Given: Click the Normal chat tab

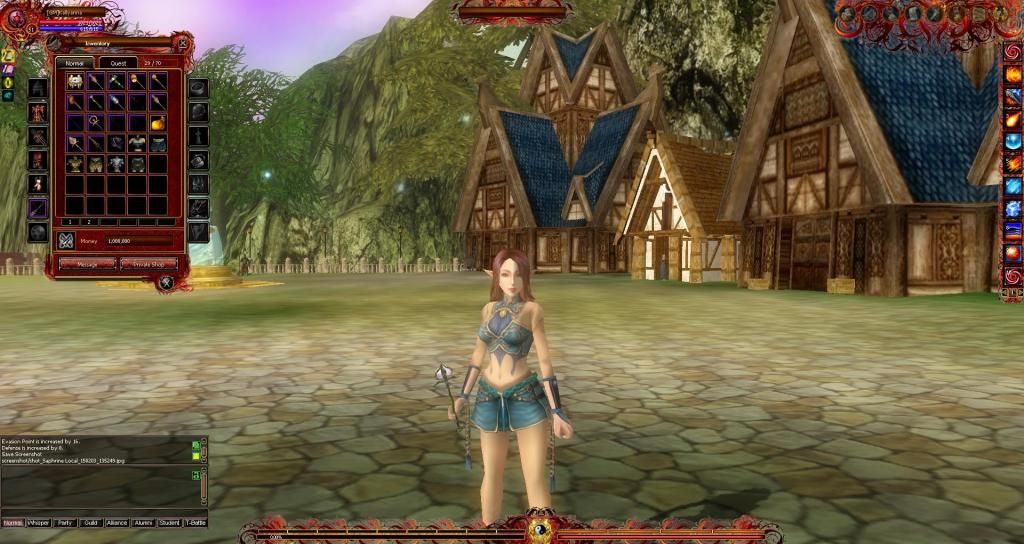Looking at the screenshot, I should 13,522.
